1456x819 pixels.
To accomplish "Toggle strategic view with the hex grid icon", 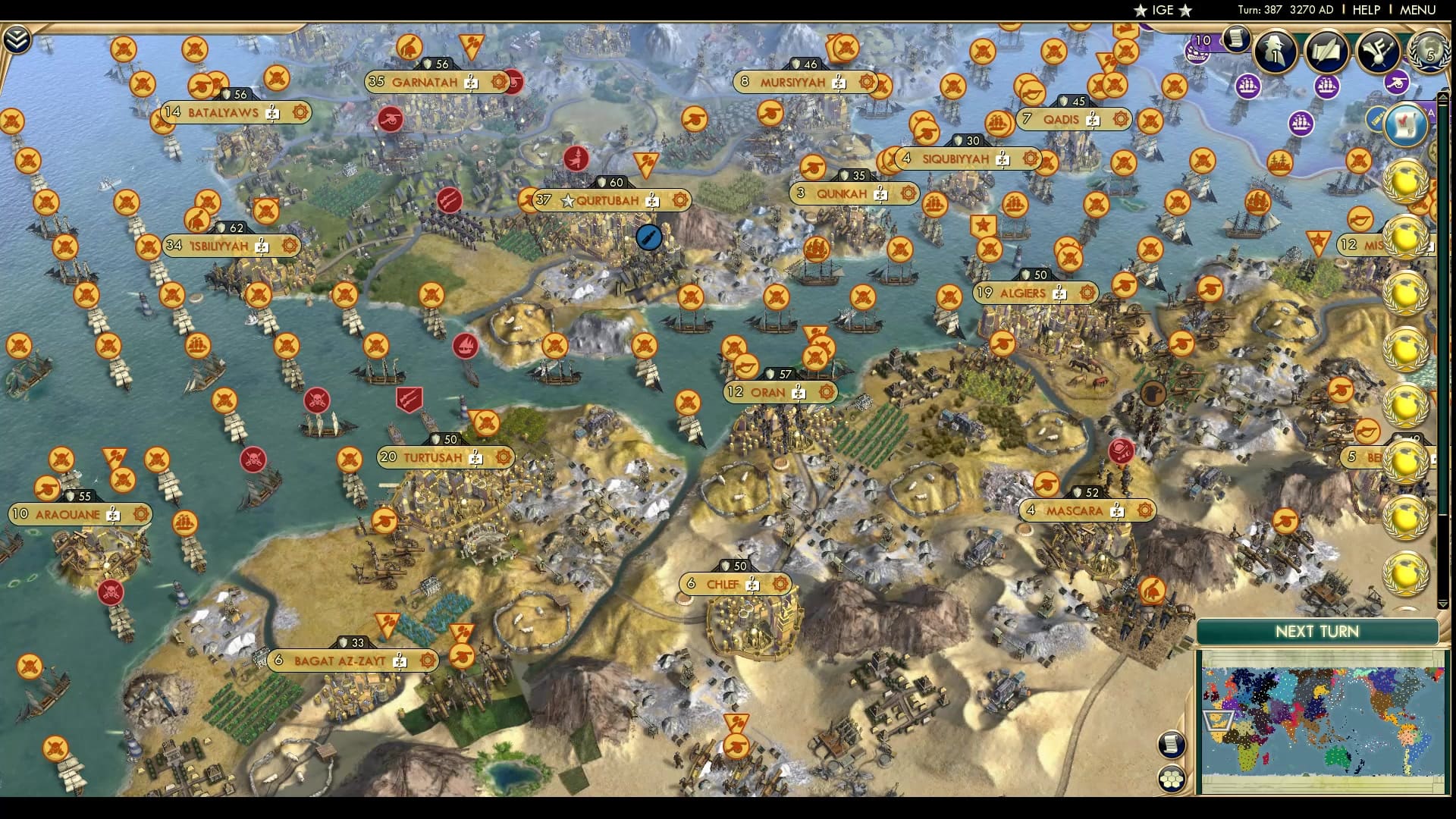I will point(1172,779).
